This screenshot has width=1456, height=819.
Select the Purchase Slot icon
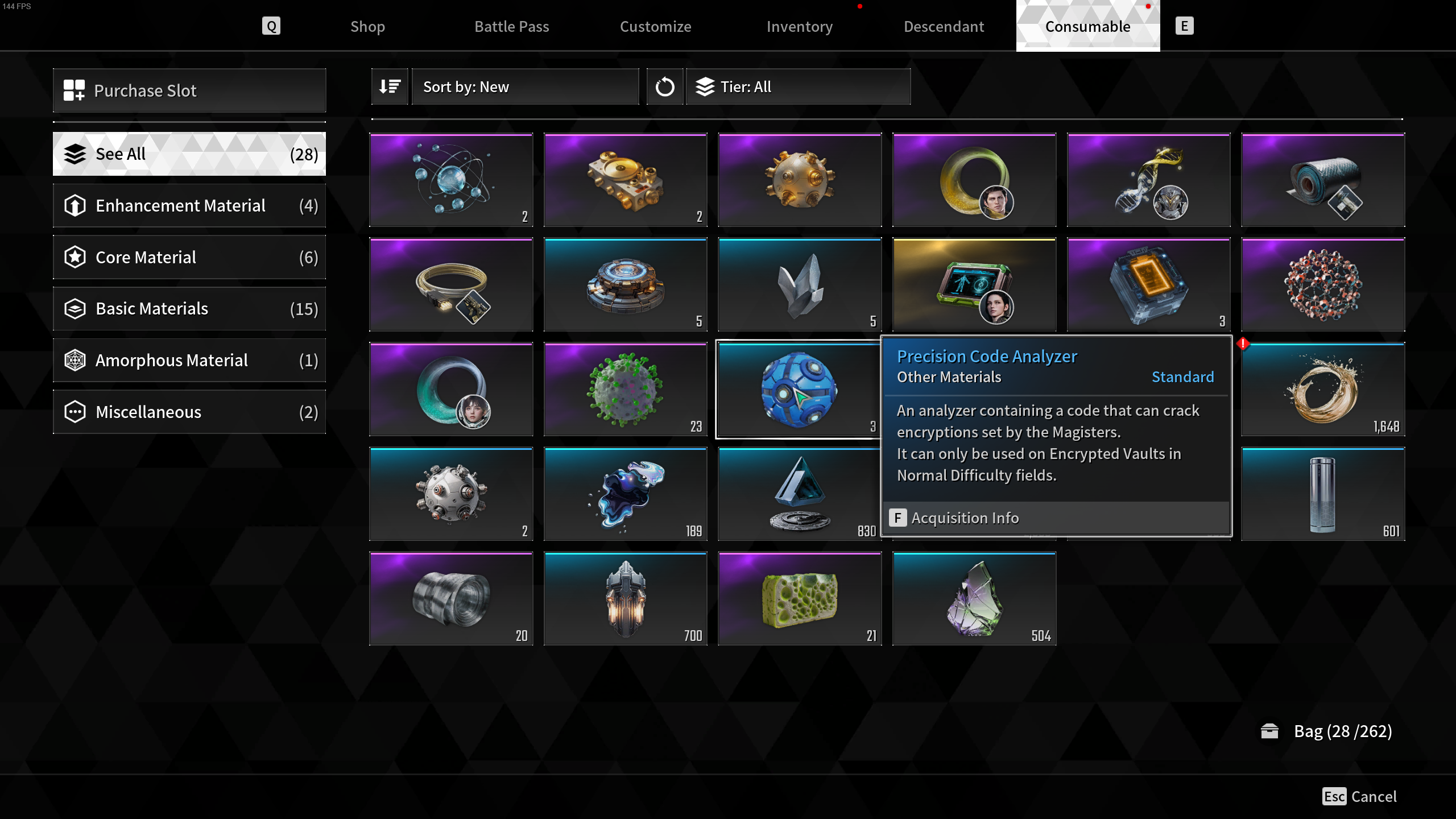pos(75,90)
